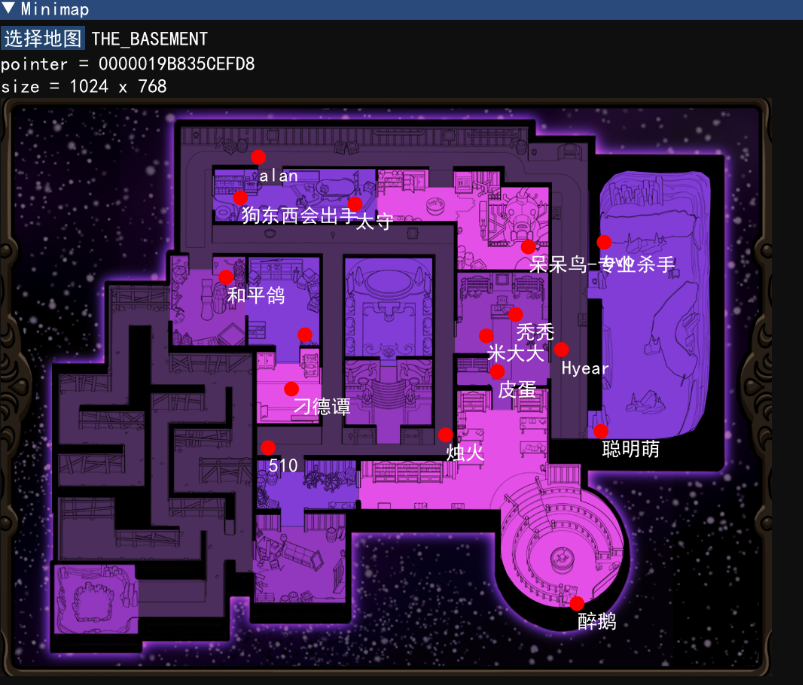This screenshot has width=803, height=685.
Task: Select the 太守 player marker
Action: coord(355,204)
